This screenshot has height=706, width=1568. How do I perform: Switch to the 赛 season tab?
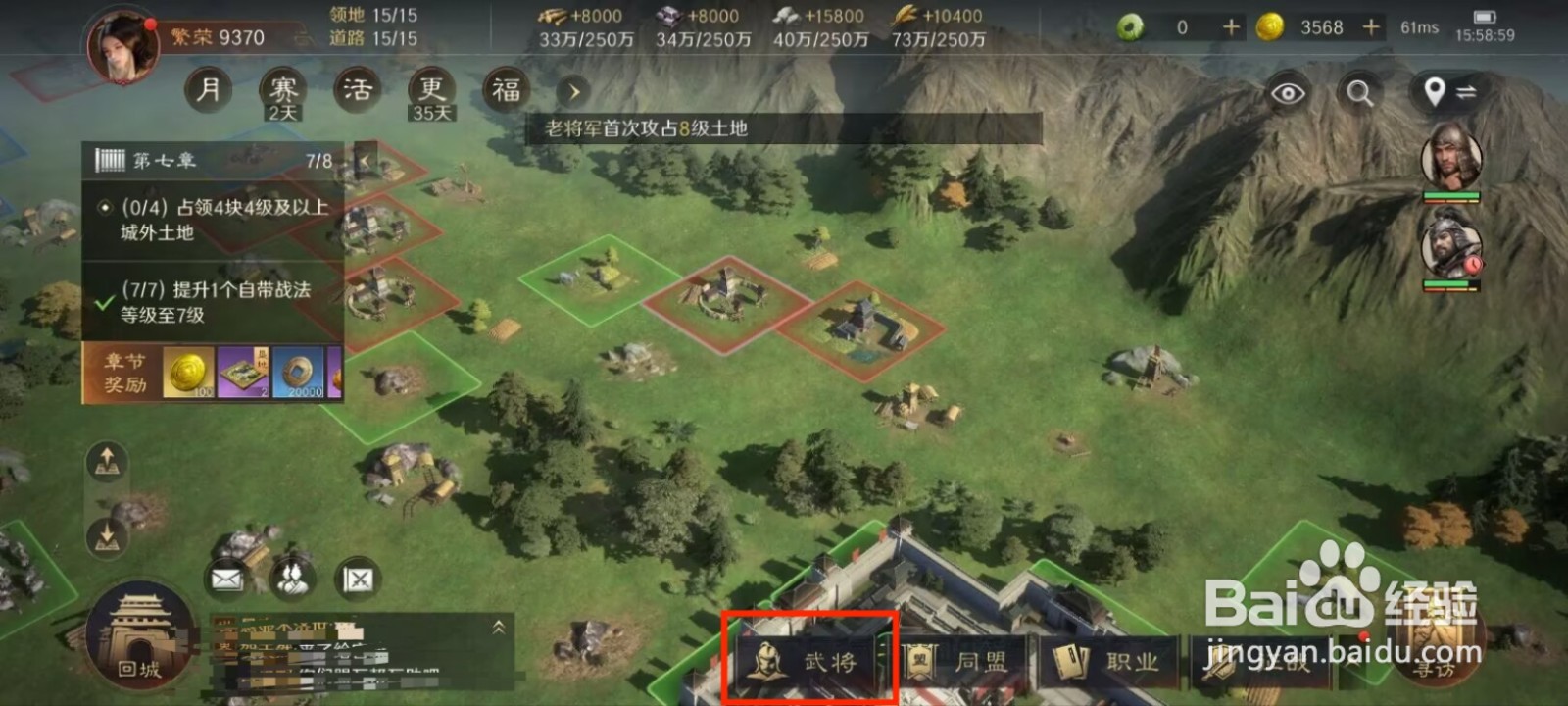tap(281, 86)
